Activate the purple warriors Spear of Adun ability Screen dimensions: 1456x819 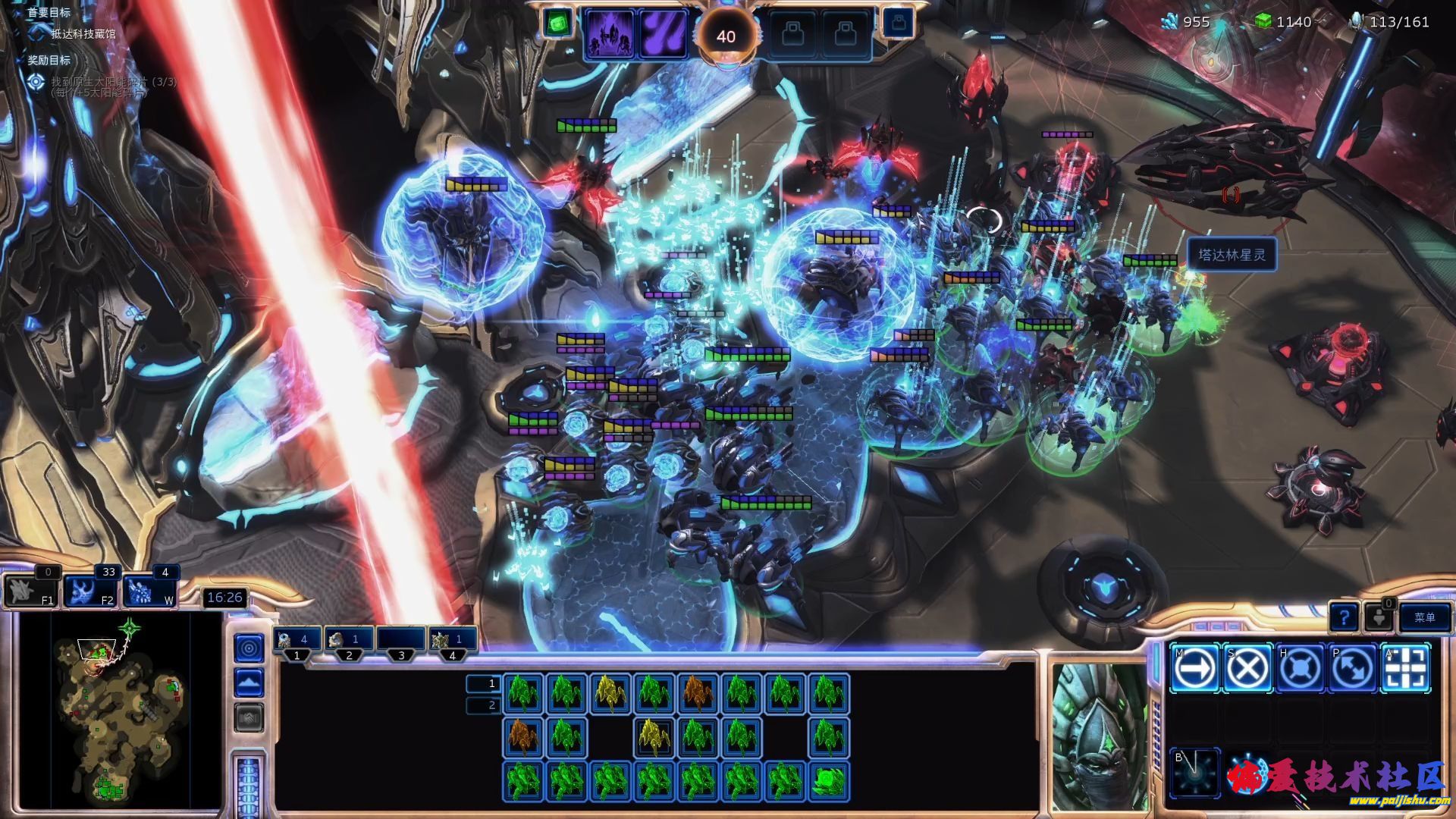pos(609,34)
